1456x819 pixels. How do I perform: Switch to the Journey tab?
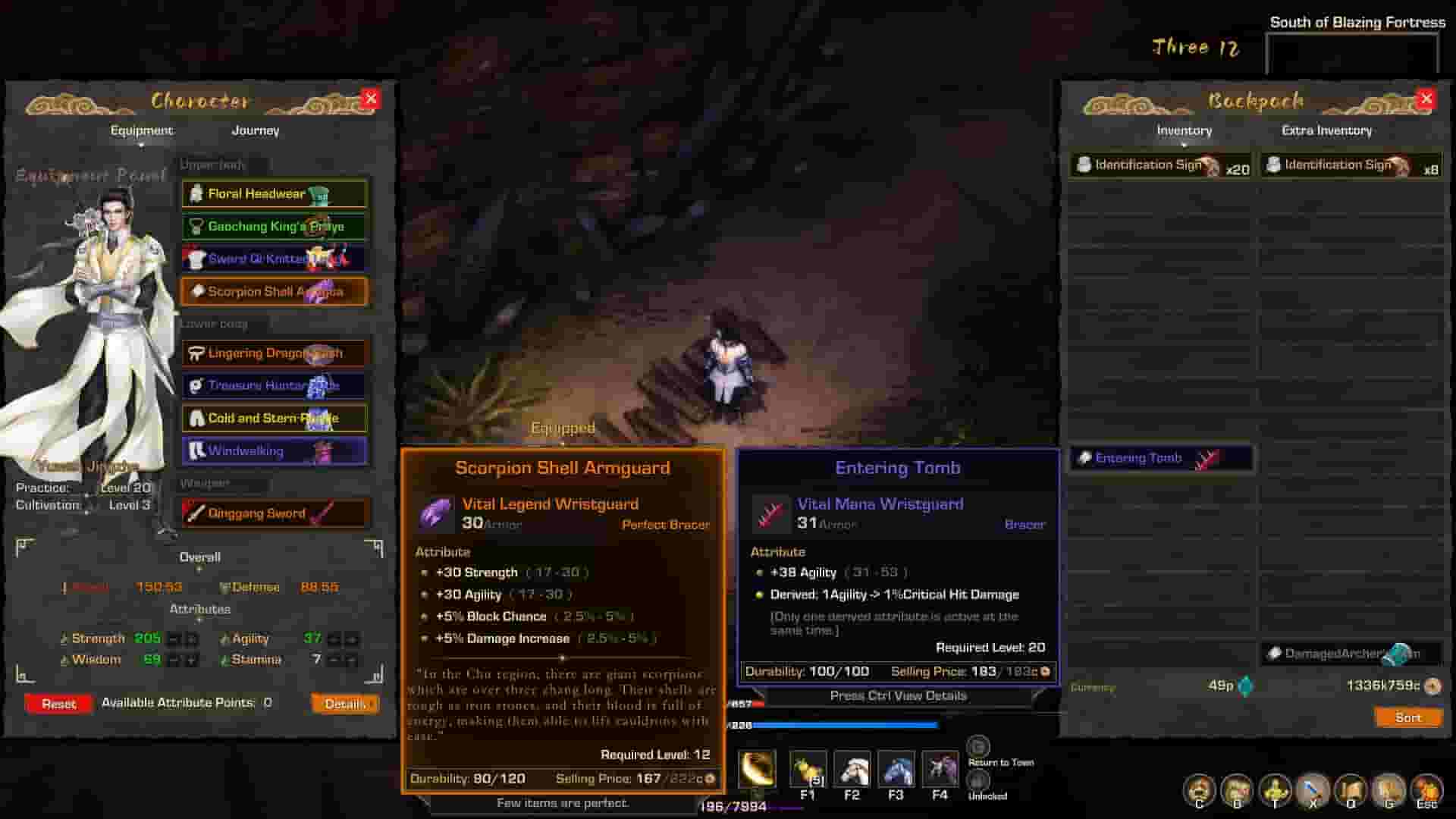point(255,130)
